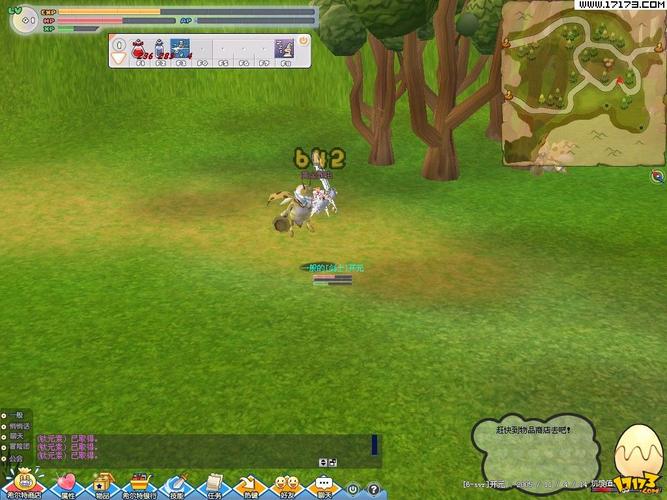Activate the skill in the F3 slot
This screenshot has width=667, height=500.
180,47
